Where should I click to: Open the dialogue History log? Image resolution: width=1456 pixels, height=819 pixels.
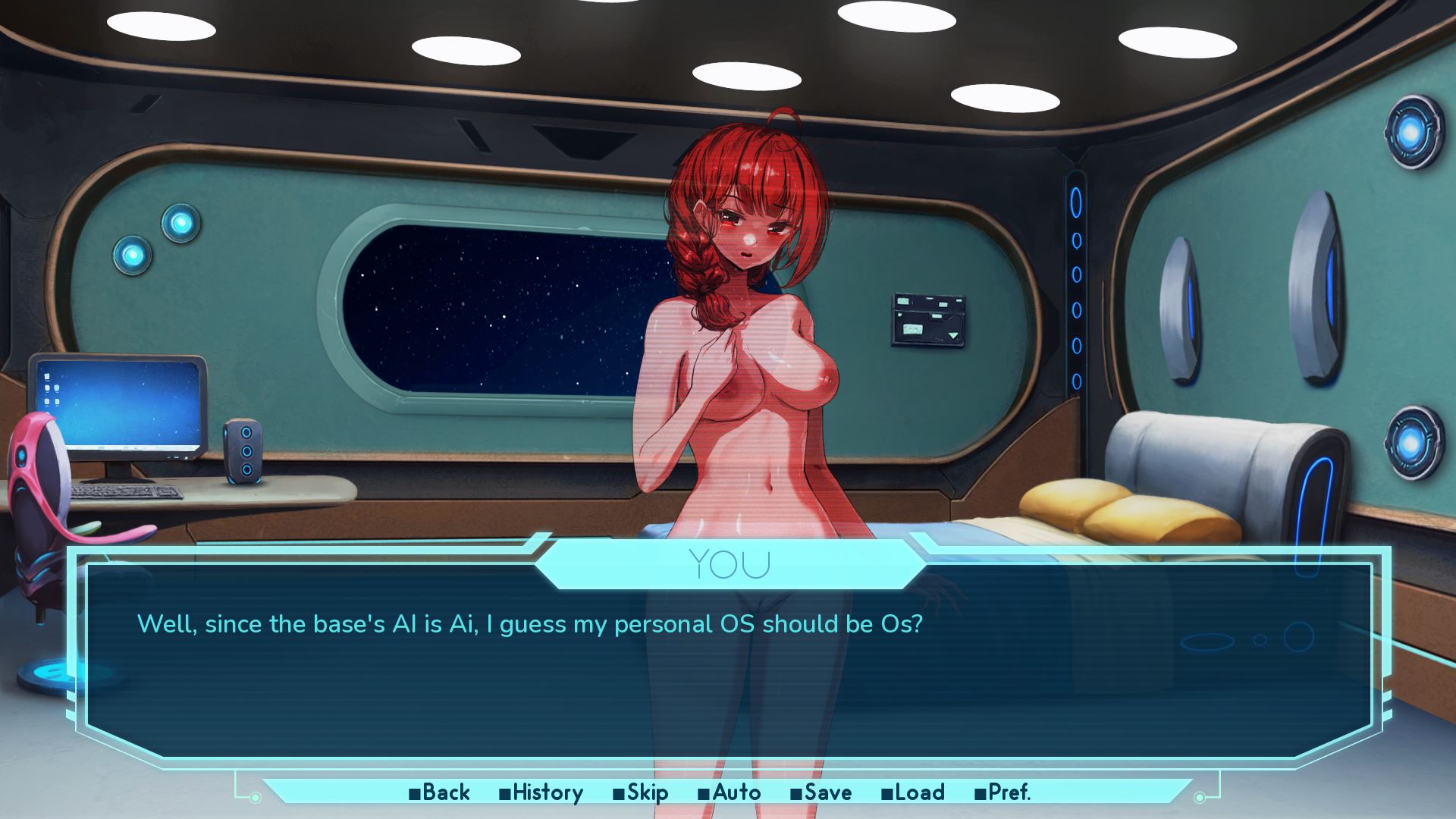(541, 792)
